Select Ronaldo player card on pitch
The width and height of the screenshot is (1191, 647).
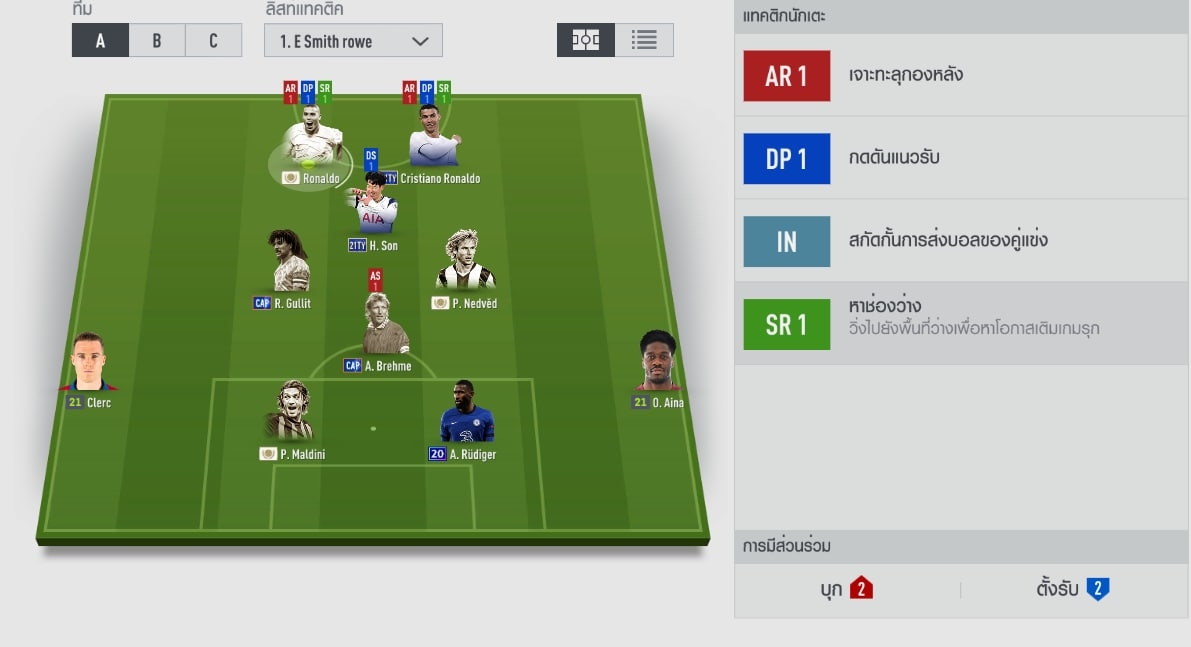pos(310,145)
